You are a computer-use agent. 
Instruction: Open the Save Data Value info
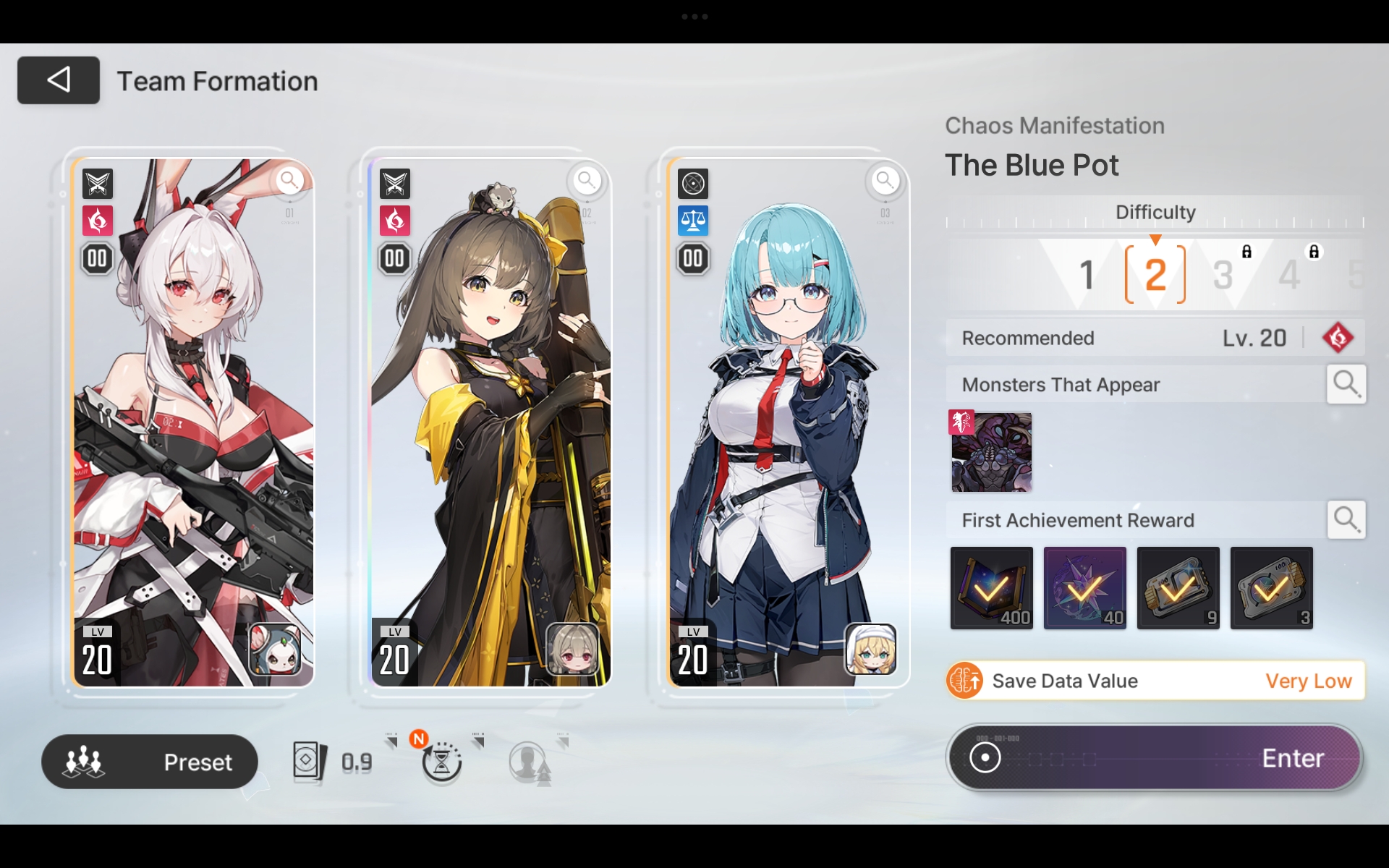click(1155, 681)
